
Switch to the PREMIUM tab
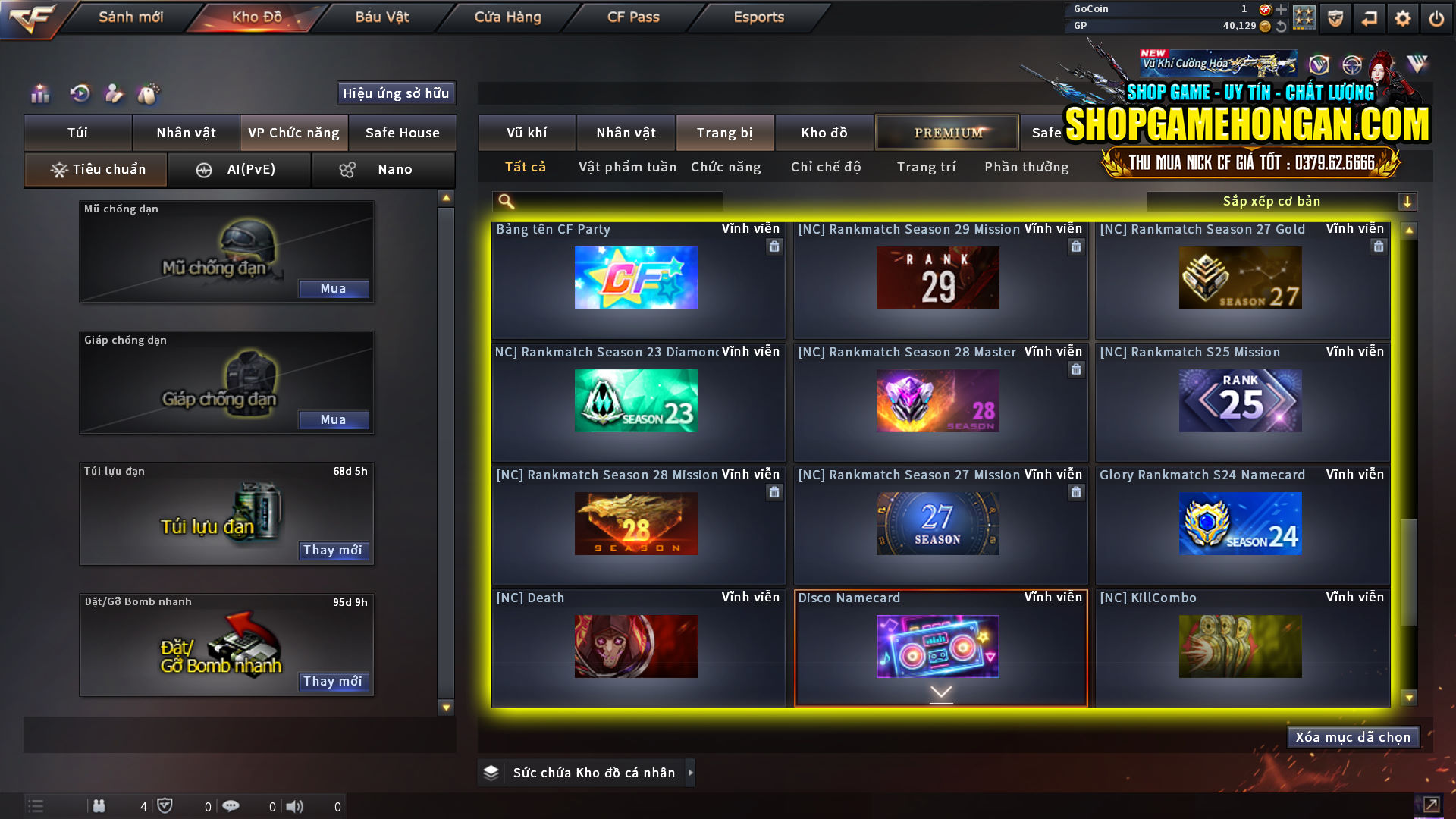(x=946, y=132)
